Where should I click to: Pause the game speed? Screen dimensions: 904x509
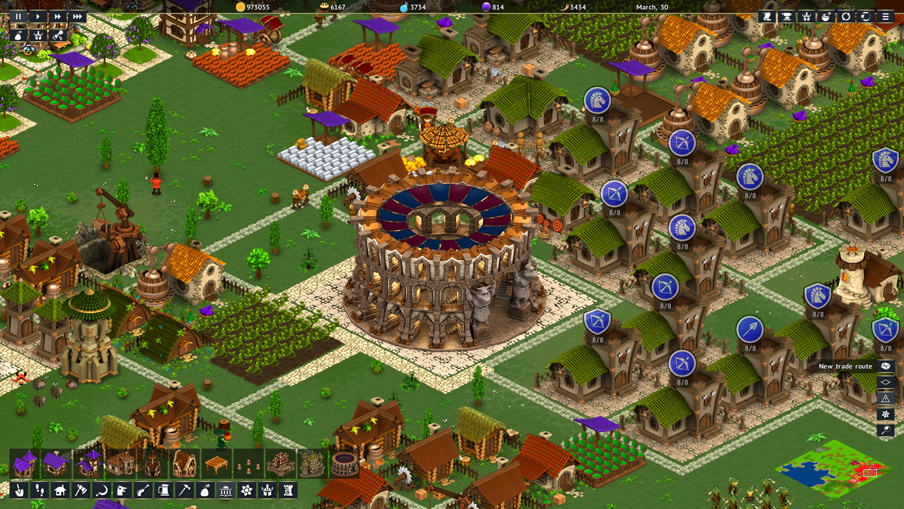pyautogui.click(x=18, y=17)
